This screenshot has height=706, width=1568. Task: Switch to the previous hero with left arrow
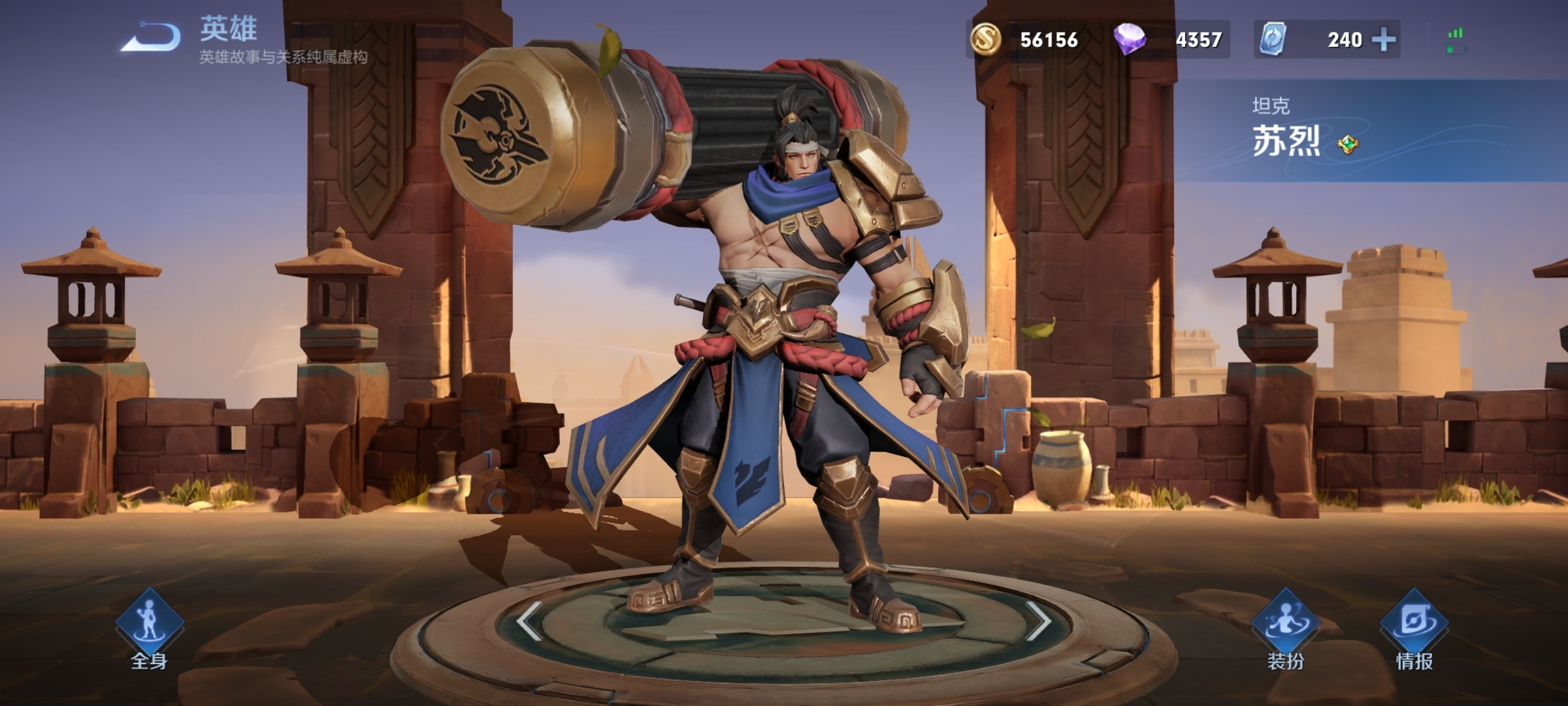tap(529, 620)
